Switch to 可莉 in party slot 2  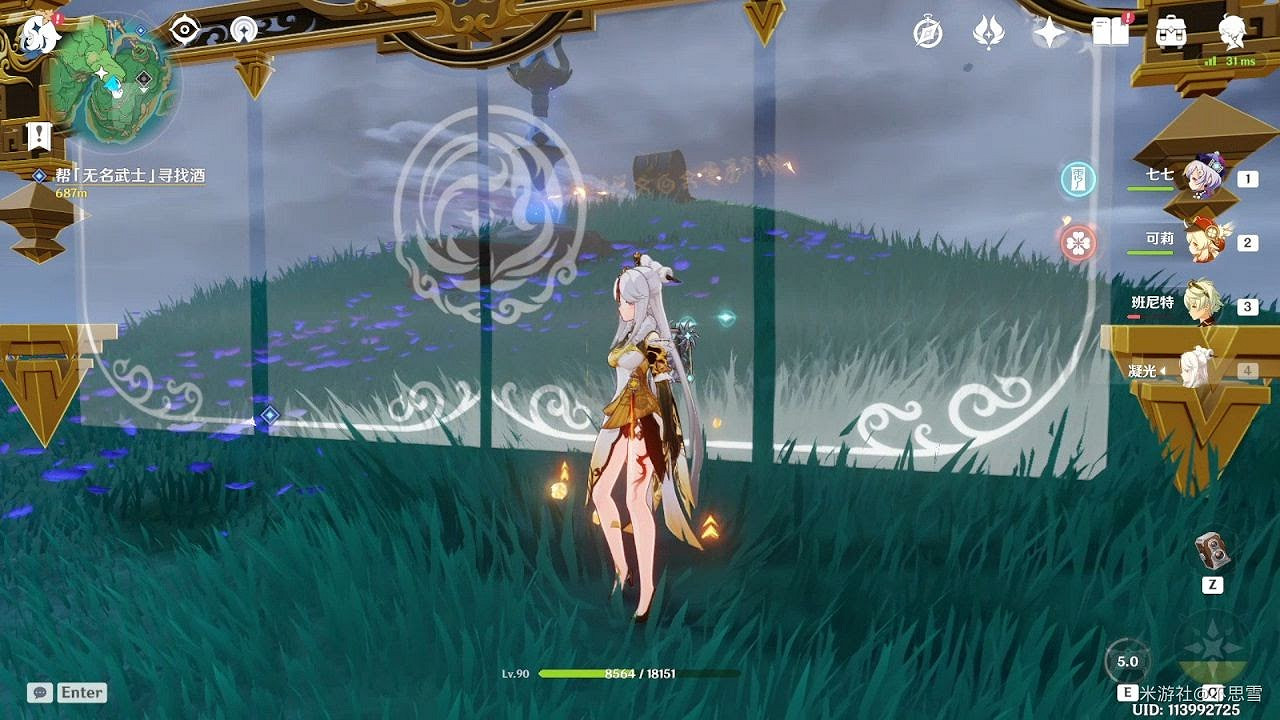(x=1204, y=240)
